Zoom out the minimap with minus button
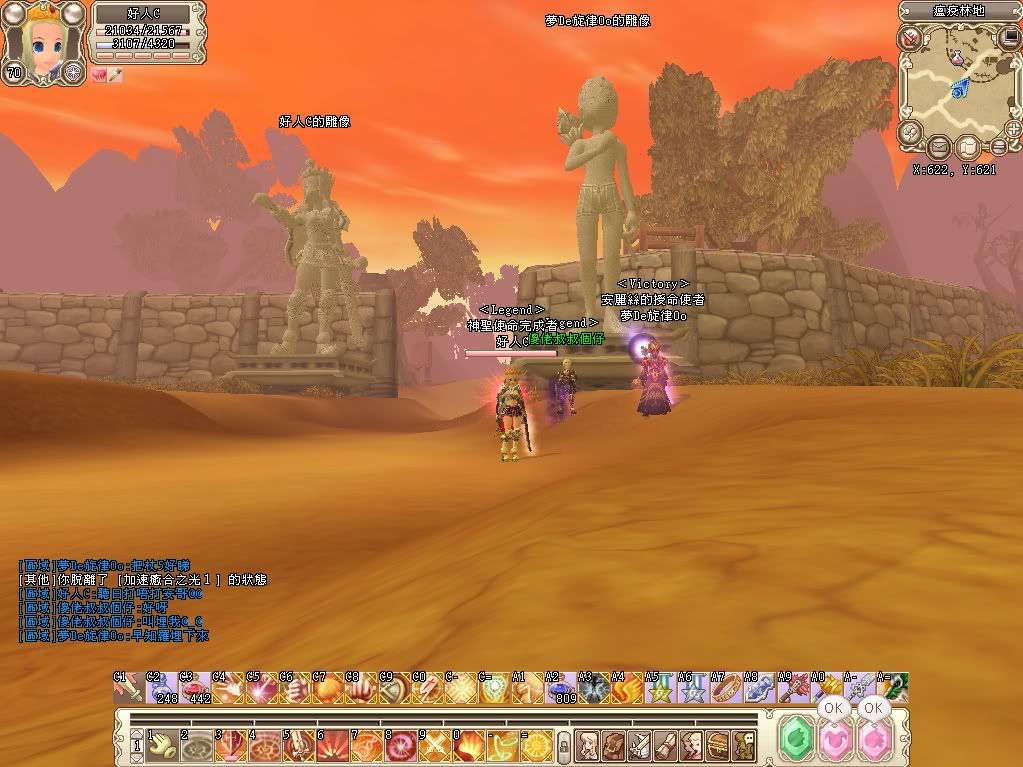 (x=997, y=147)
